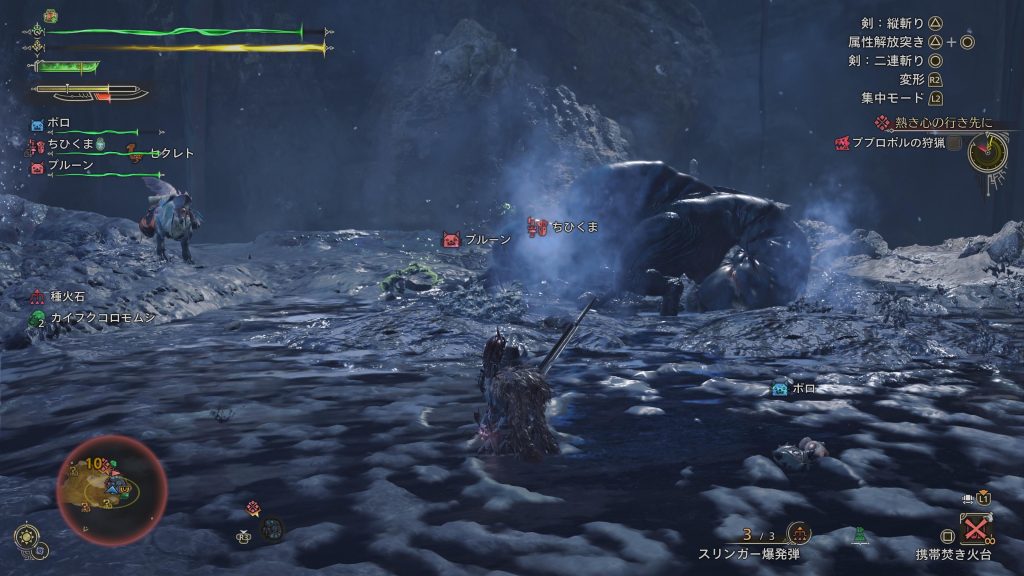Click the 熱き心の行き先に quest title

(930, 122)
